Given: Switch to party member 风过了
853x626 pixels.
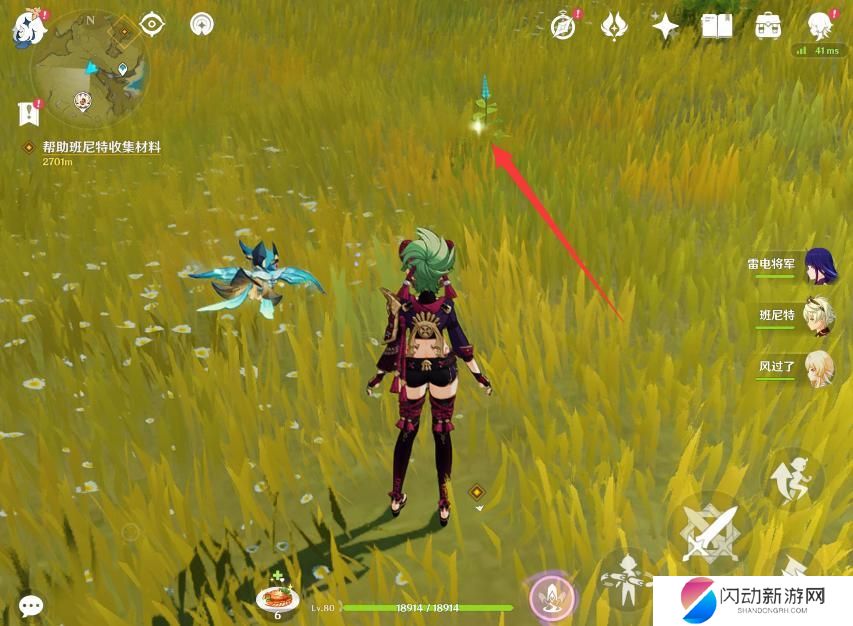Looking at the screenshot, I should click(820, 367).
